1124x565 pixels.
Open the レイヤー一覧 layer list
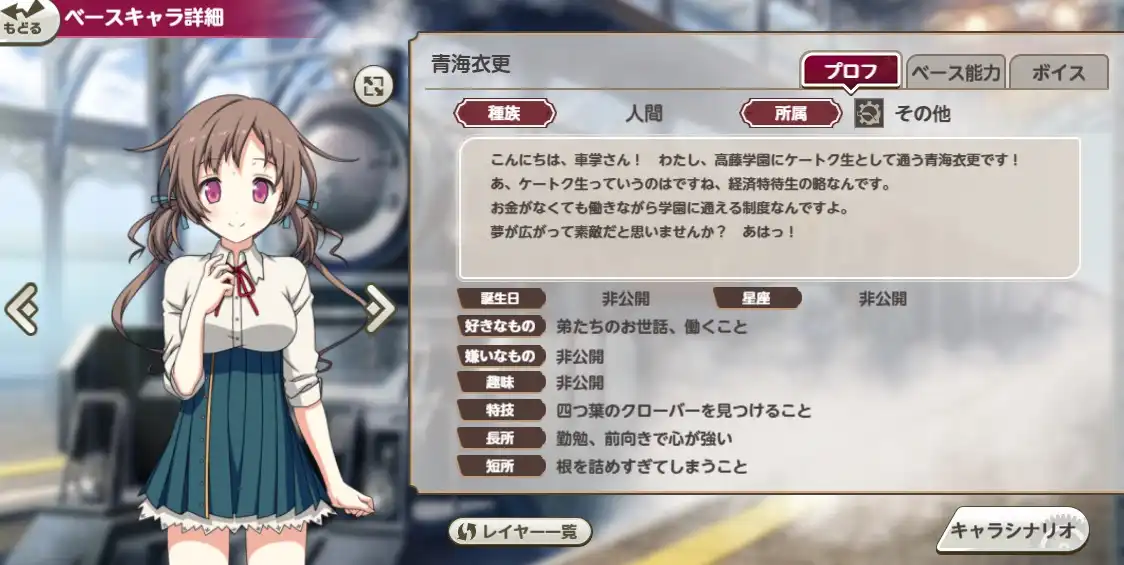(x=519, y=532)
